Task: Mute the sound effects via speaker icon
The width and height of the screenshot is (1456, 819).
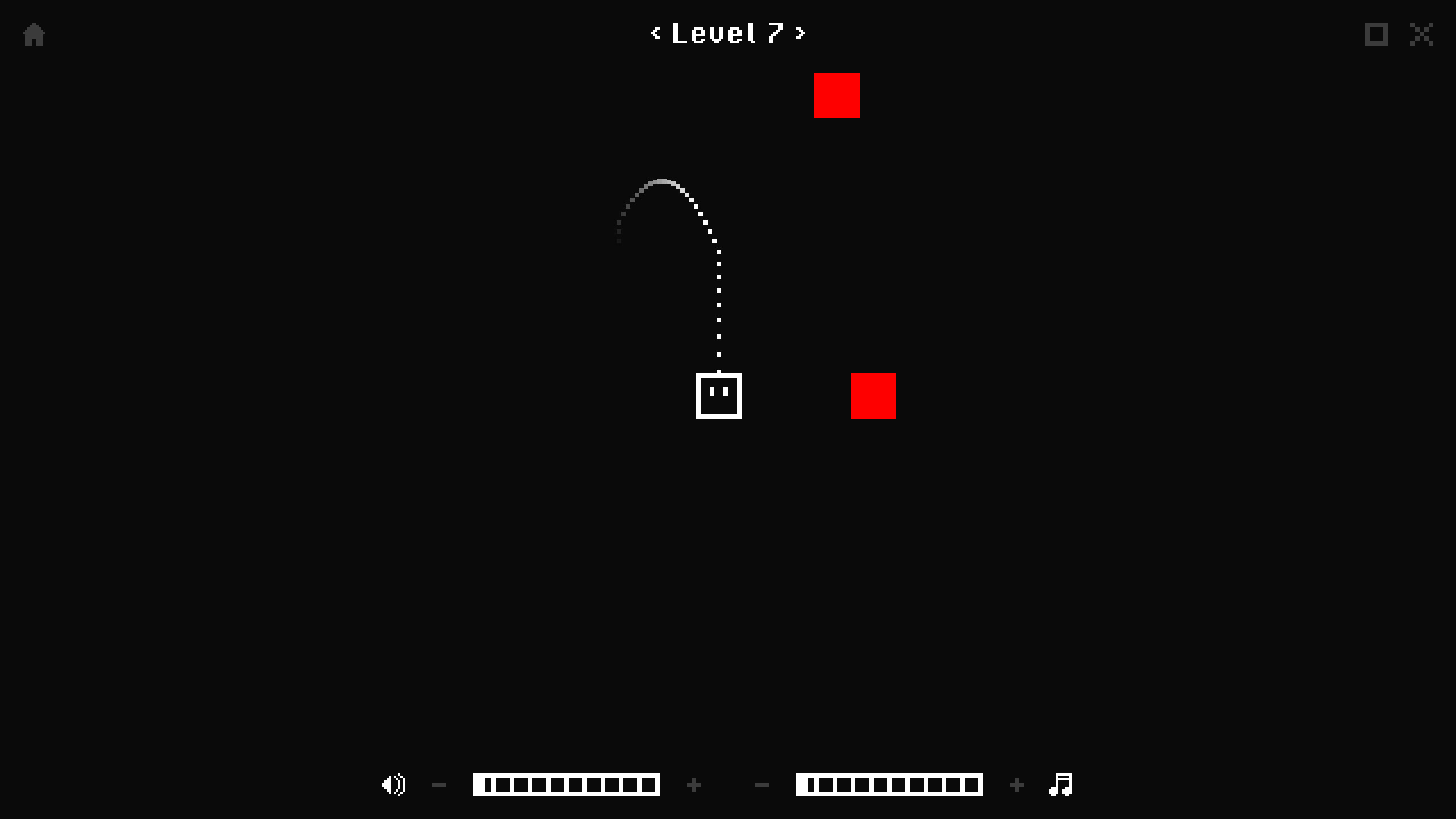Action: coord(393,784)
